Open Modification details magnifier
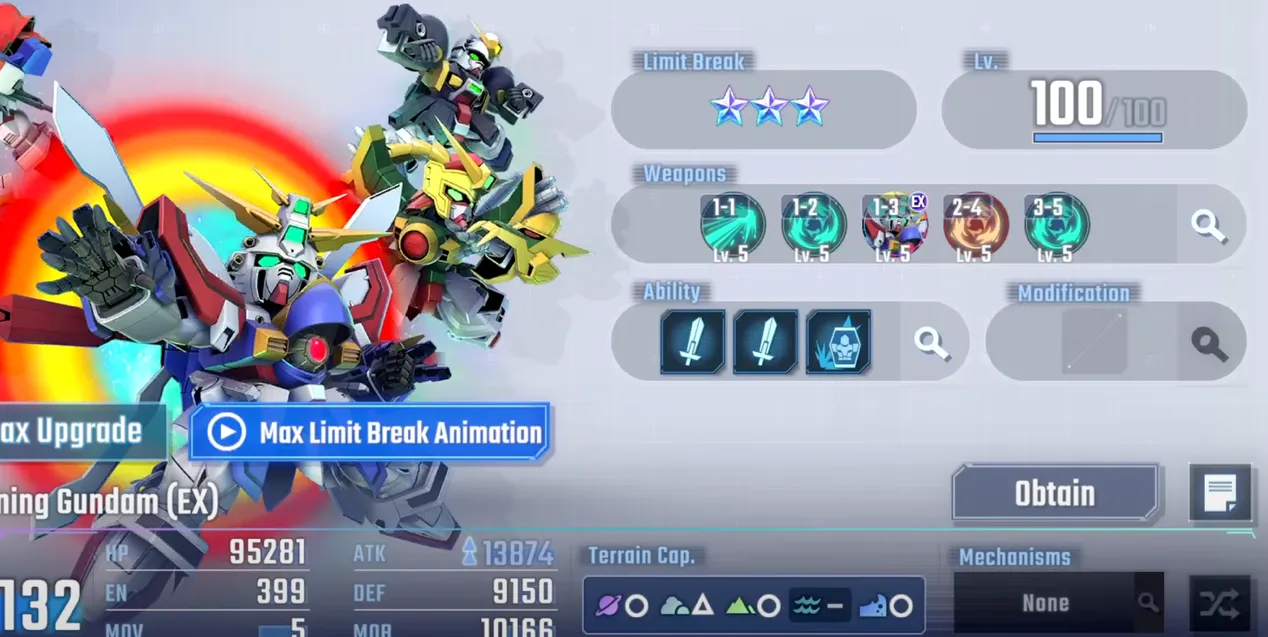Viewport: 1268px width, 637px height. tap(1209, 343)
